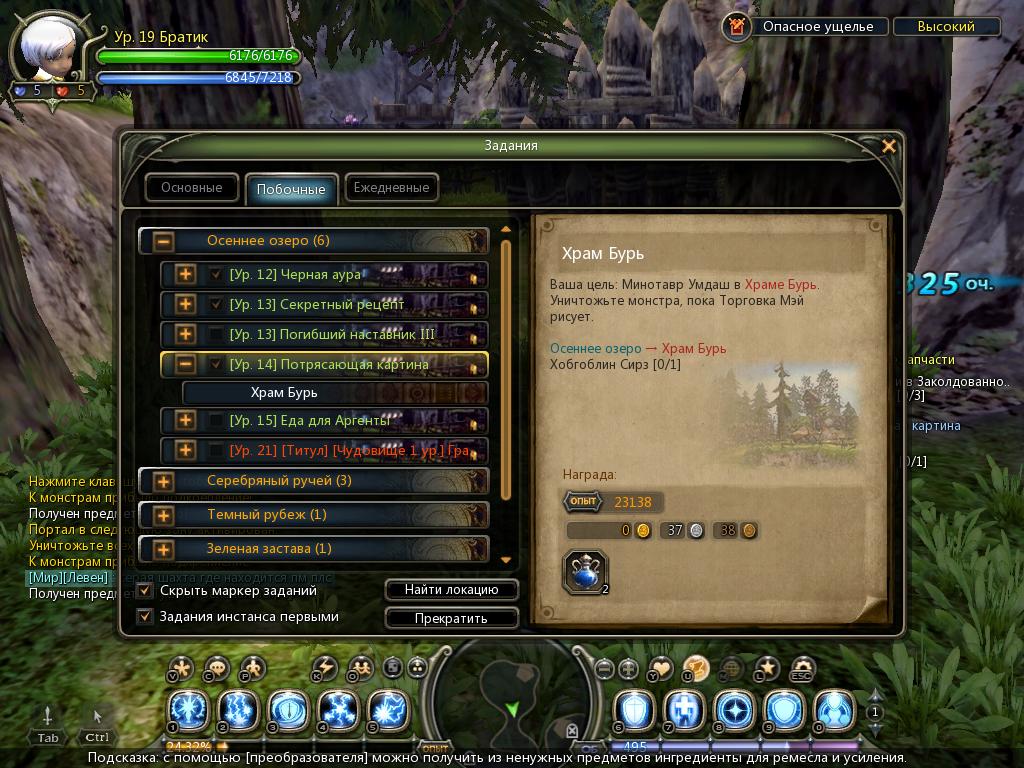Select the Еда для Аргенты quest
This screenshot has height=768, width=1024.
pyautogui.click(x=309, y=421)
